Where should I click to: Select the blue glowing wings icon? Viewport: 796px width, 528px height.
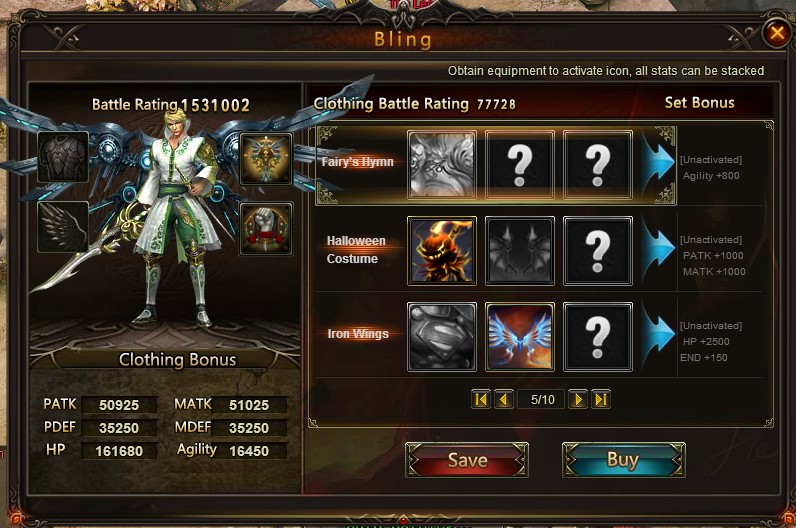tap(520, 335)
